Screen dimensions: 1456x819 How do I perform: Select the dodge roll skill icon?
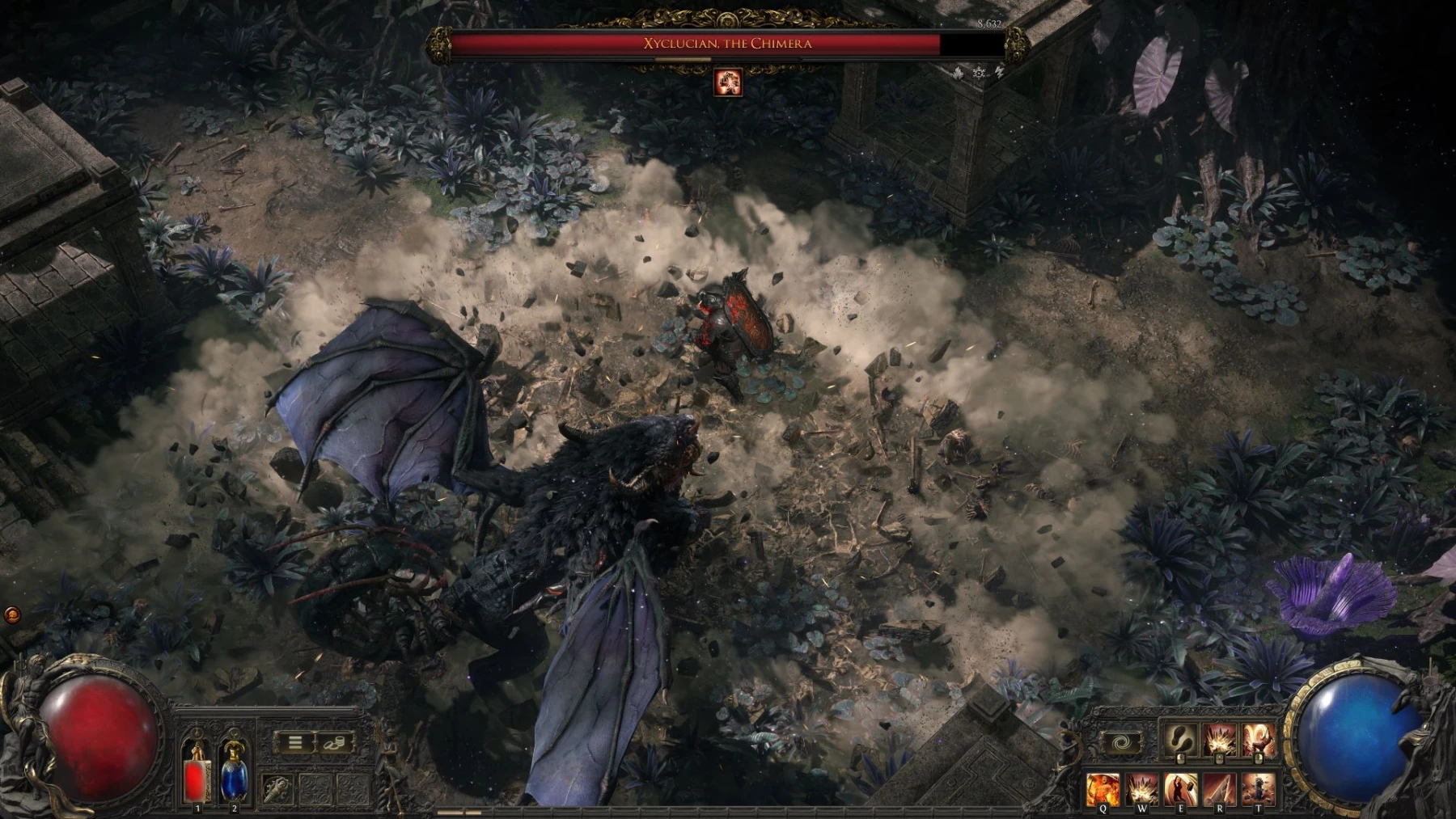pyautogui.click(x=1179, y=737)
